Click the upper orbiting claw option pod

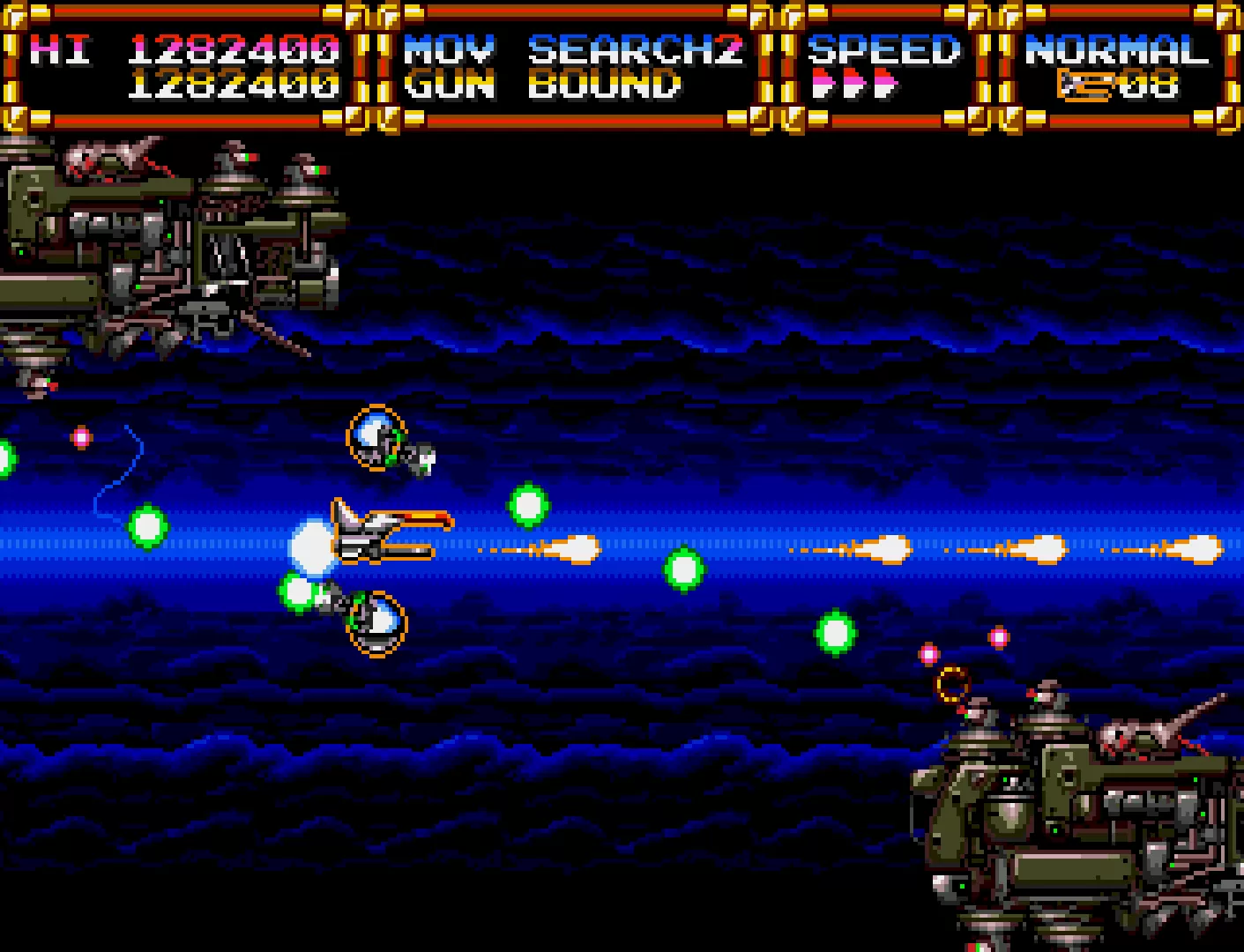tap(376, 438)
